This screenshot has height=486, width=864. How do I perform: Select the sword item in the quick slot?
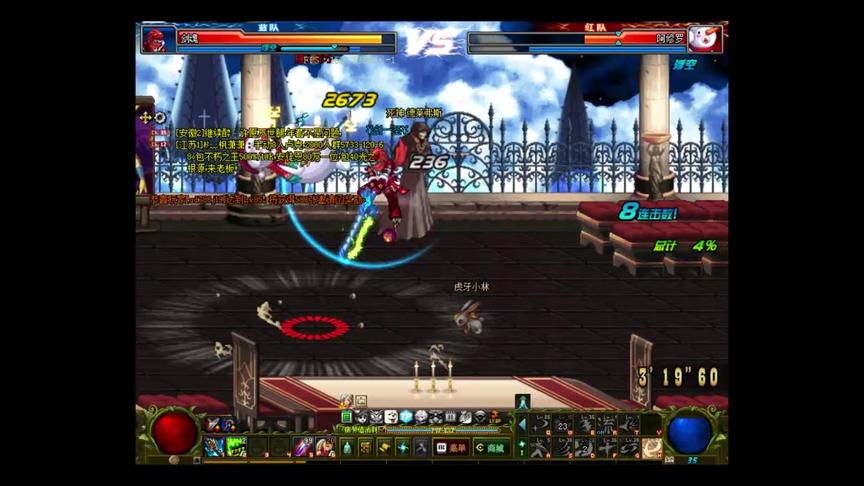click(x=302, y=447)
